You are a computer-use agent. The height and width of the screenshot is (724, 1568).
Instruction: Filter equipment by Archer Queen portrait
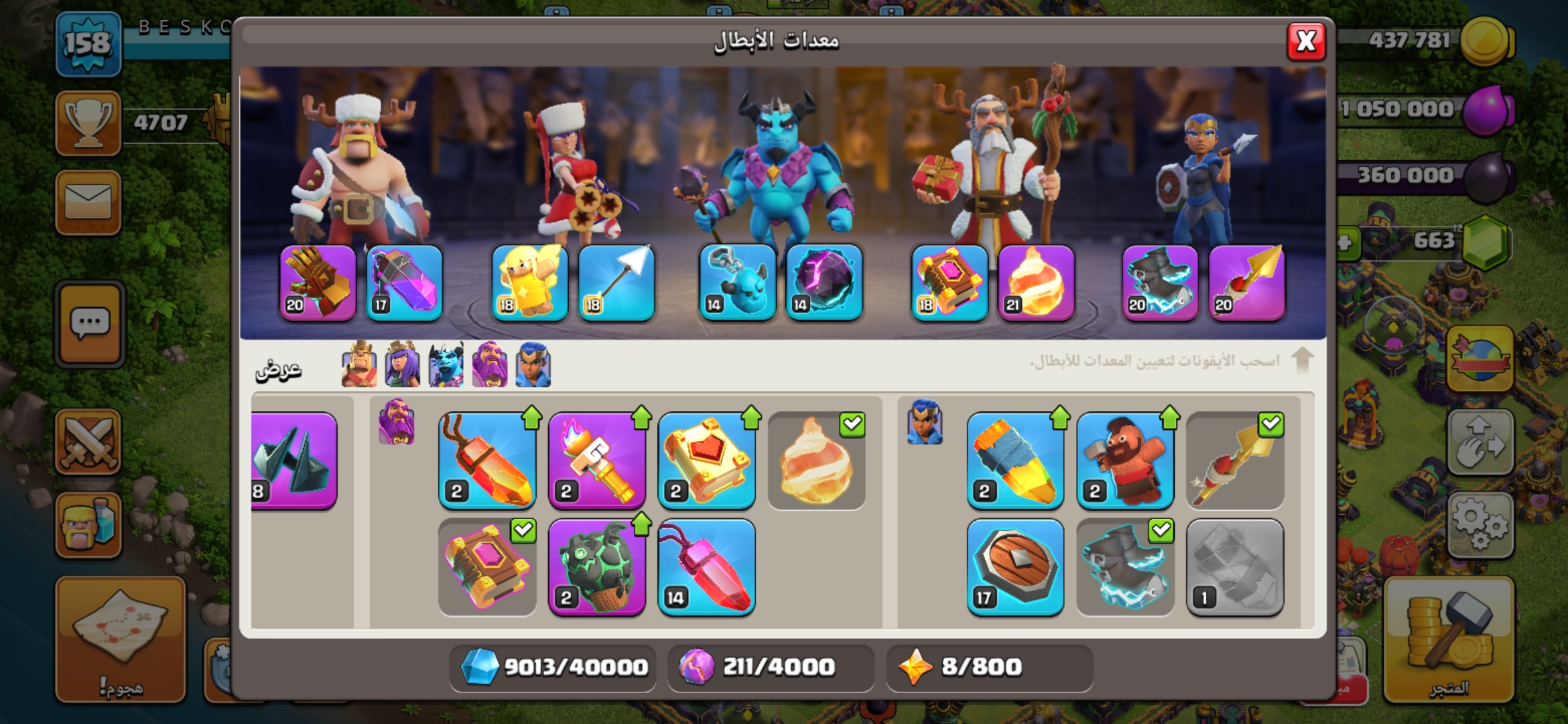pyautogui.click(x=402, y=365)
